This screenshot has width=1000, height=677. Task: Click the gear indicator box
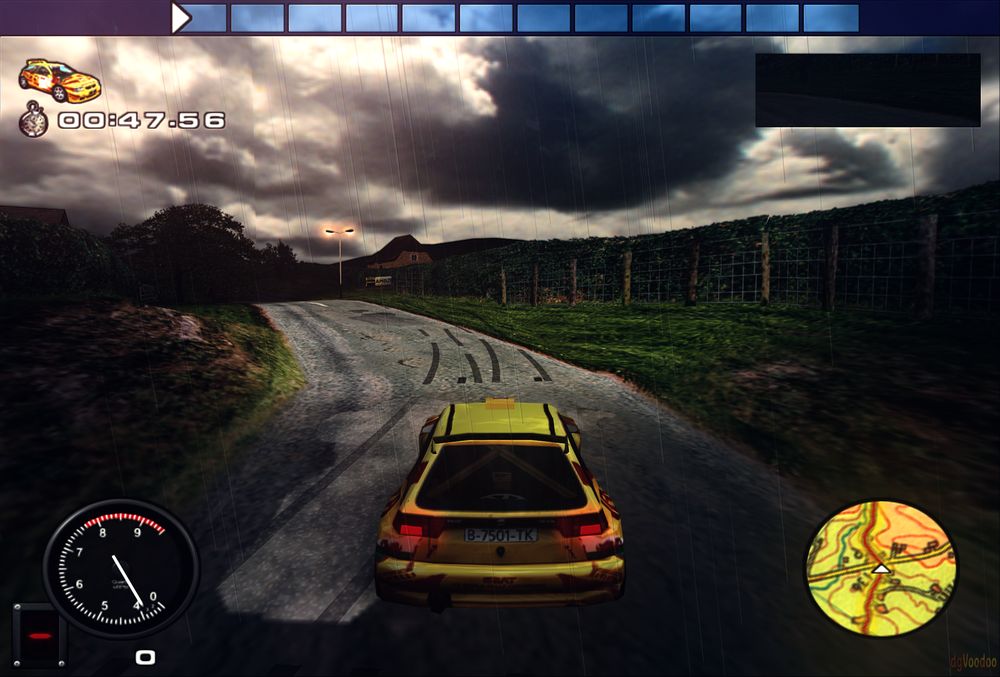tap(40, 635)
